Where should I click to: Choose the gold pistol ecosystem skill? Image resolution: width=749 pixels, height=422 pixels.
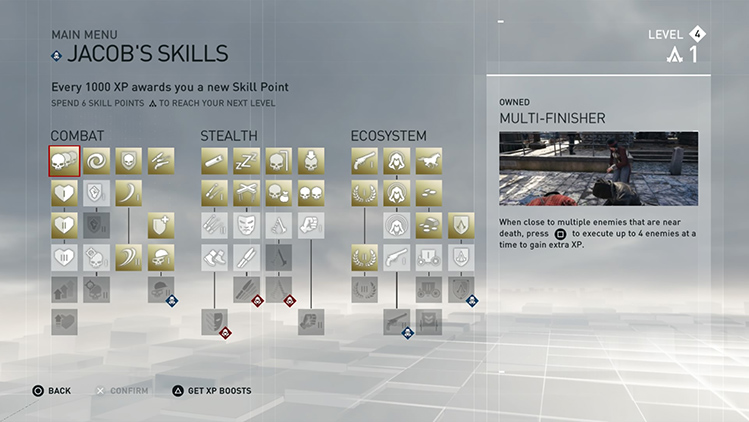[x=364, y=160]
